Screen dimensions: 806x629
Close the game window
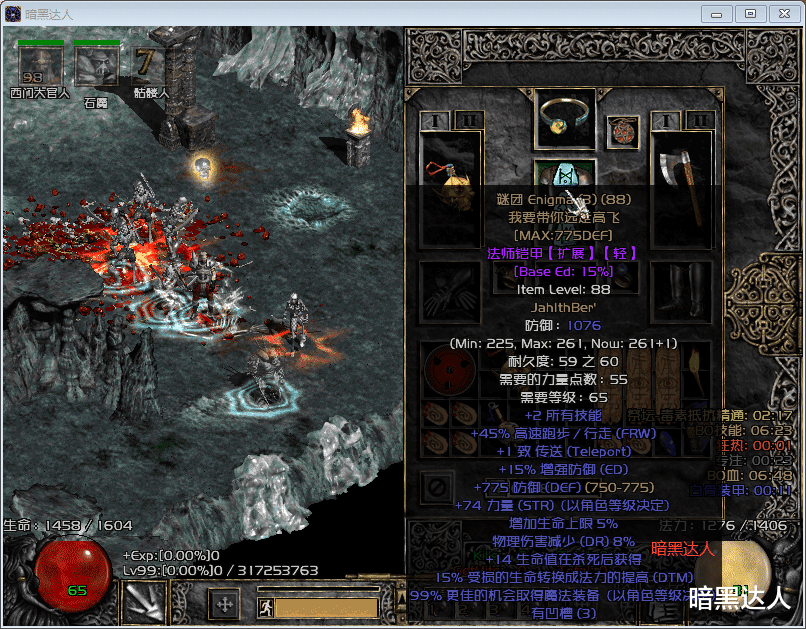coord(780,13)
